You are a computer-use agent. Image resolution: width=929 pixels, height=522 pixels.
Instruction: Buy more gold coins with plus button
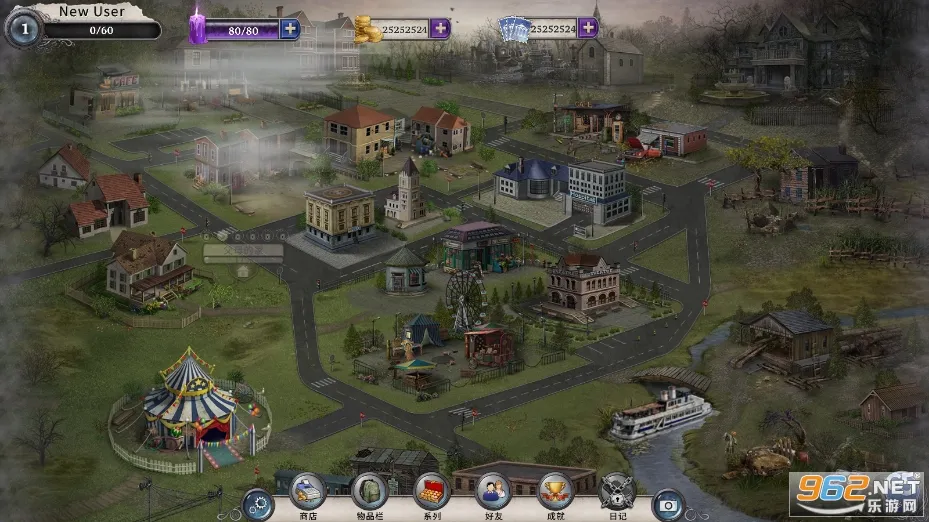pyautogui.click(x=440, y=28)
